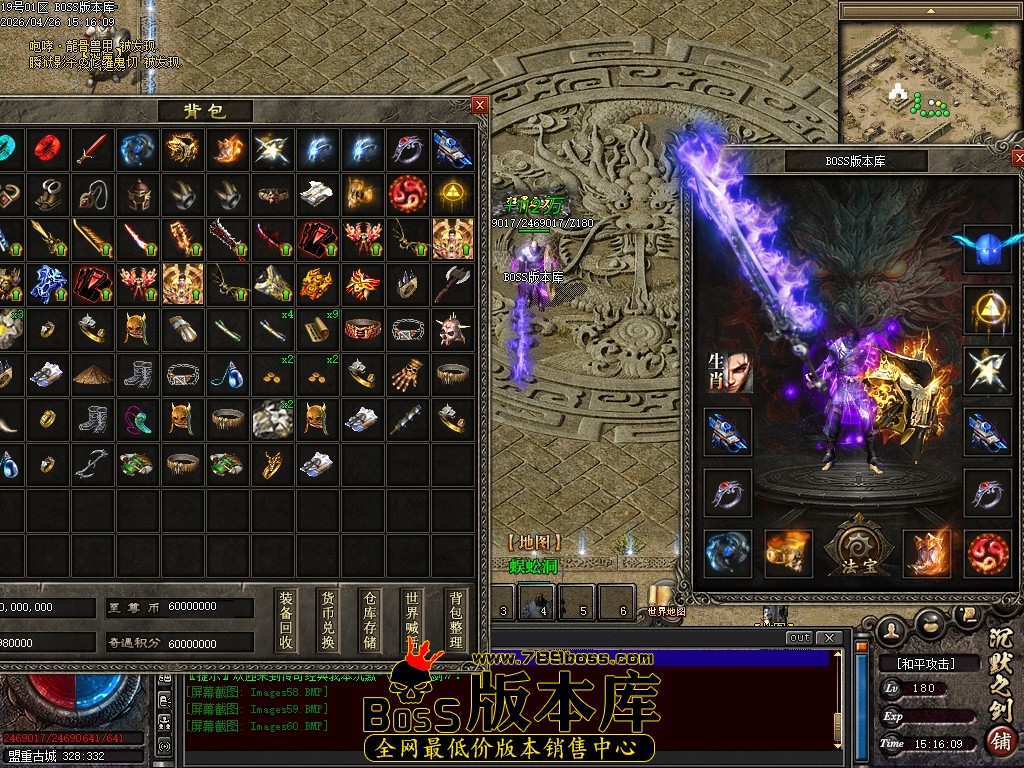Viewport: 1024px width, 768px height.
Task: Open the 法宝 treasure slot
Action: (857, 553)
